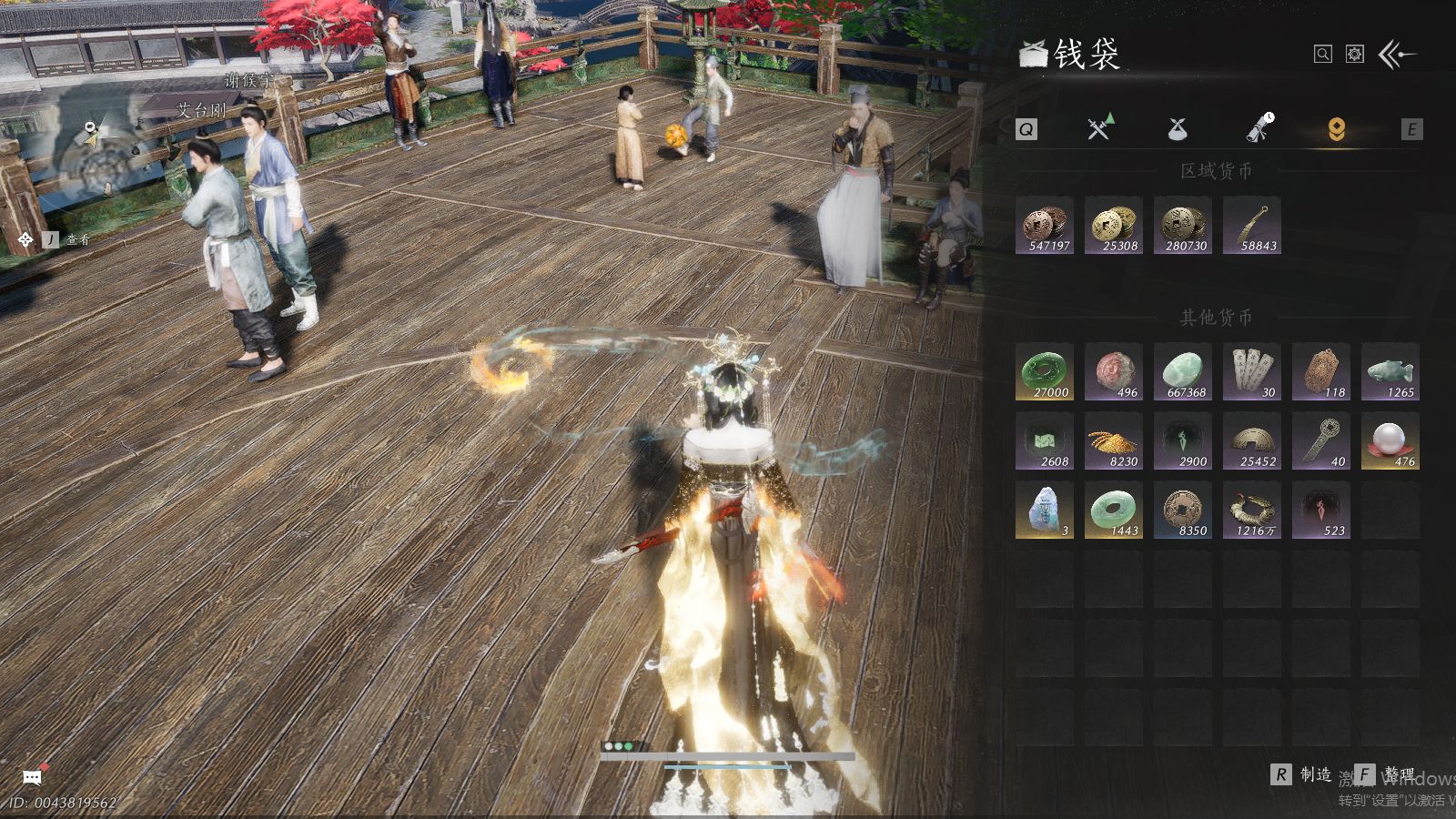Select the copper coins stack showing 547197
The width and height of the screenshot is (1456, 819).
1045,225
